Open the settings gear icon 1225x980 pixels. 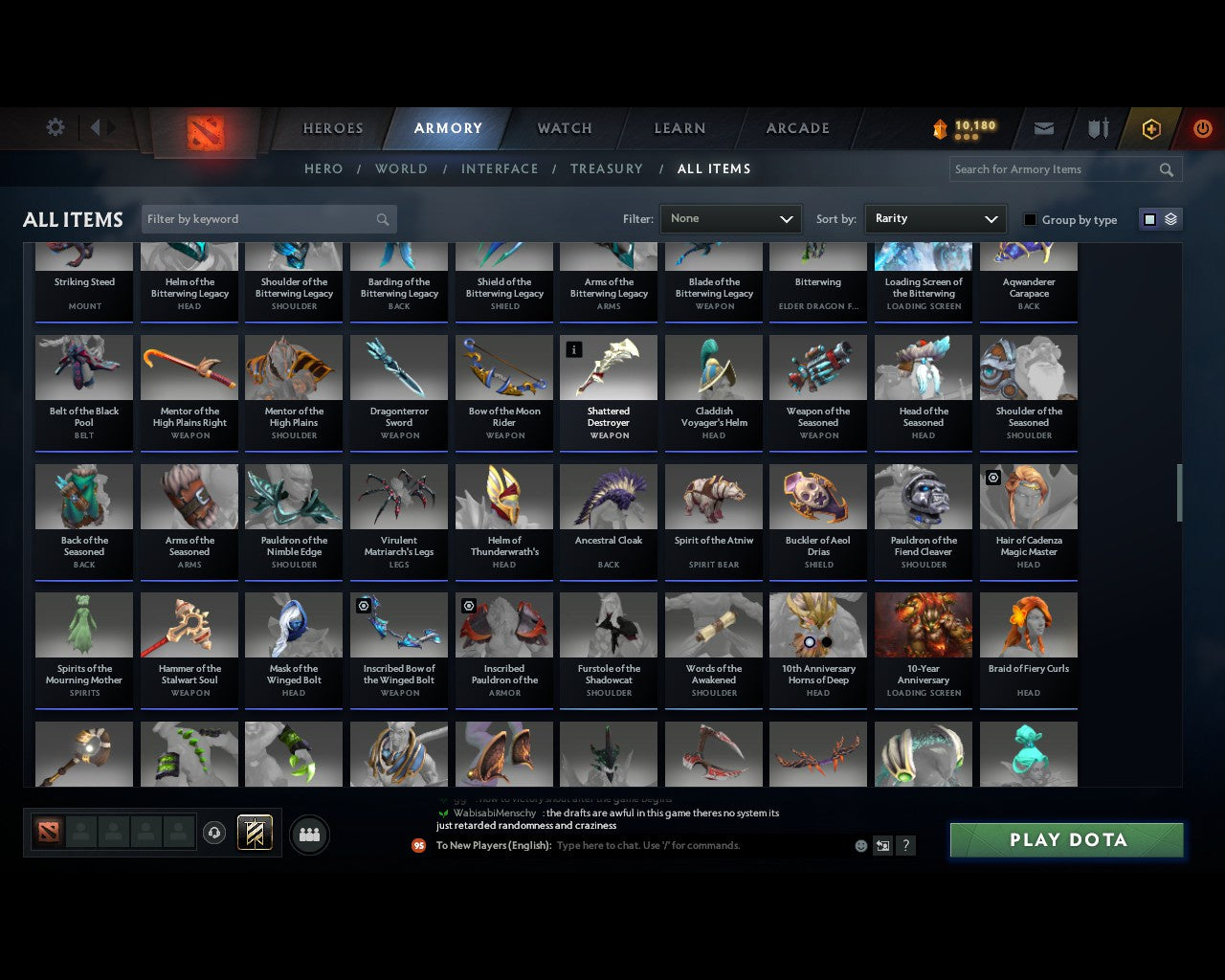(x=55, y=126)
